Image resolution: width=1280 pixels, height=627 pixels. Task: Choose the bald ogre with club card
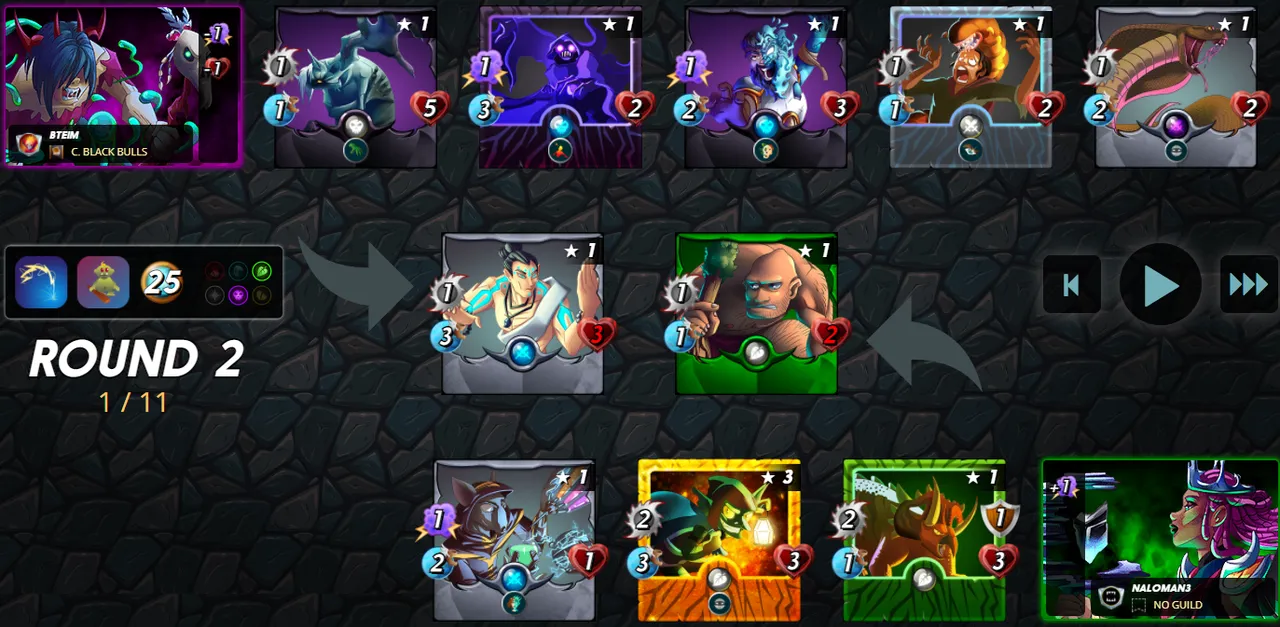pos(756,313)
